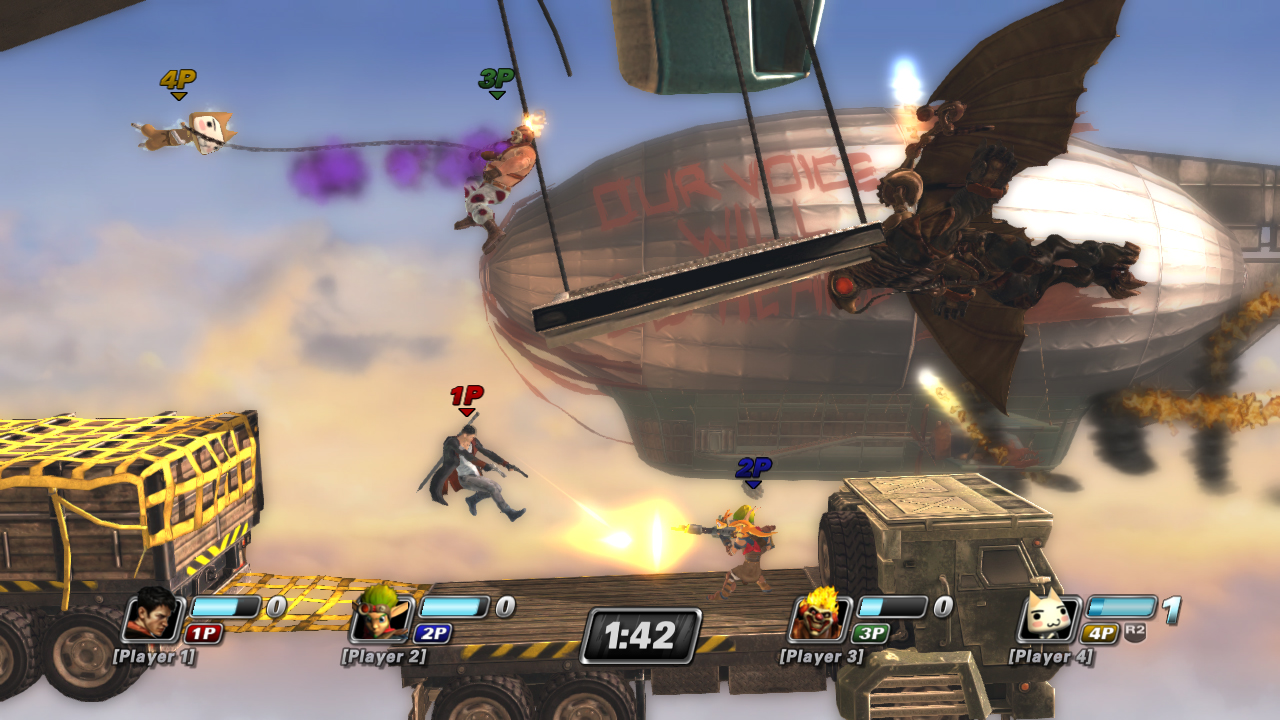Select the Jak portrait beside Player 2 label
The width and height of the screenshot is (1280, 720).
(x=383, y=619)
